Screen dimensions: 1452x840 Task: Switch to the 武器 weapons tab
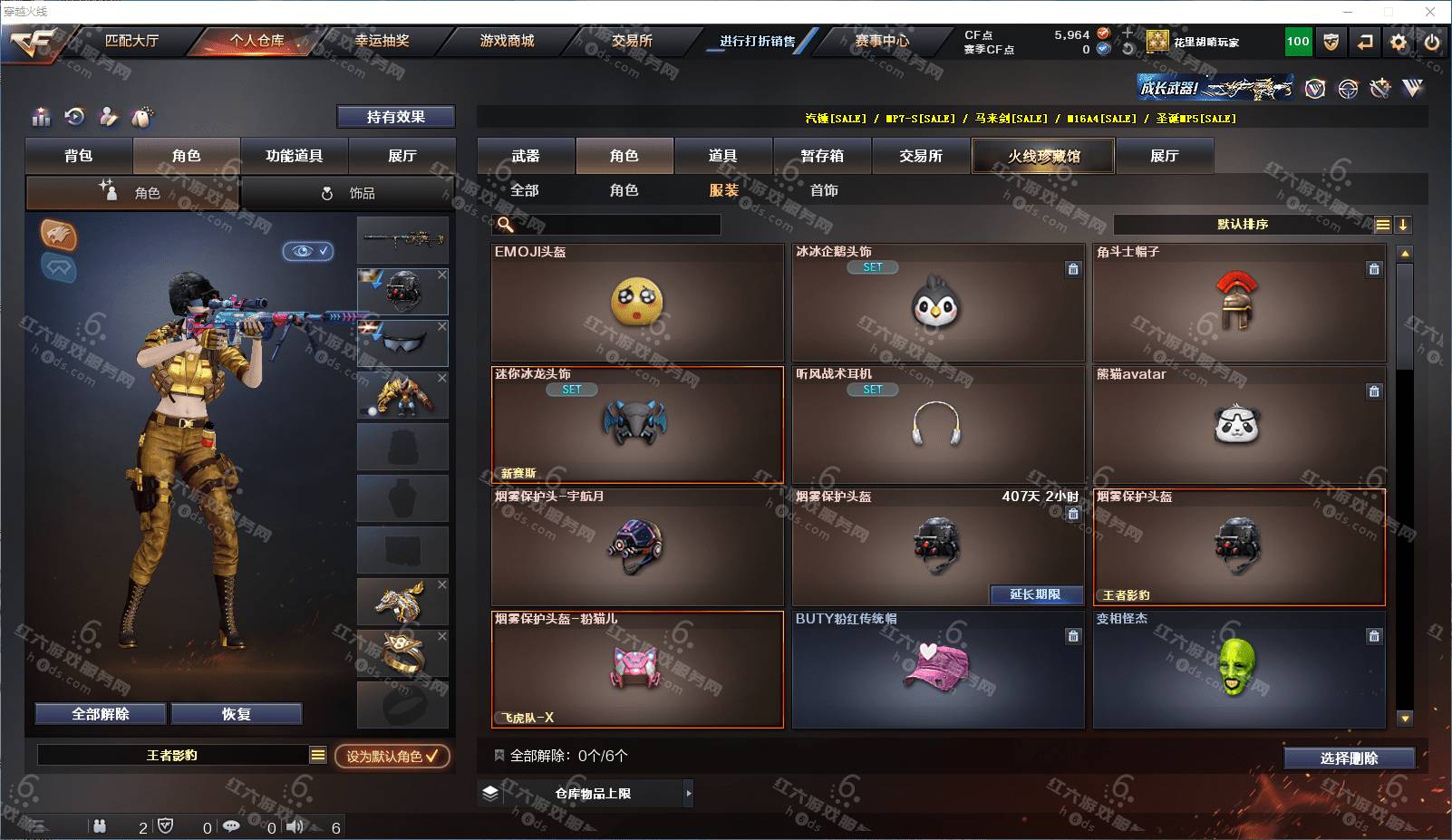(526, 156)
